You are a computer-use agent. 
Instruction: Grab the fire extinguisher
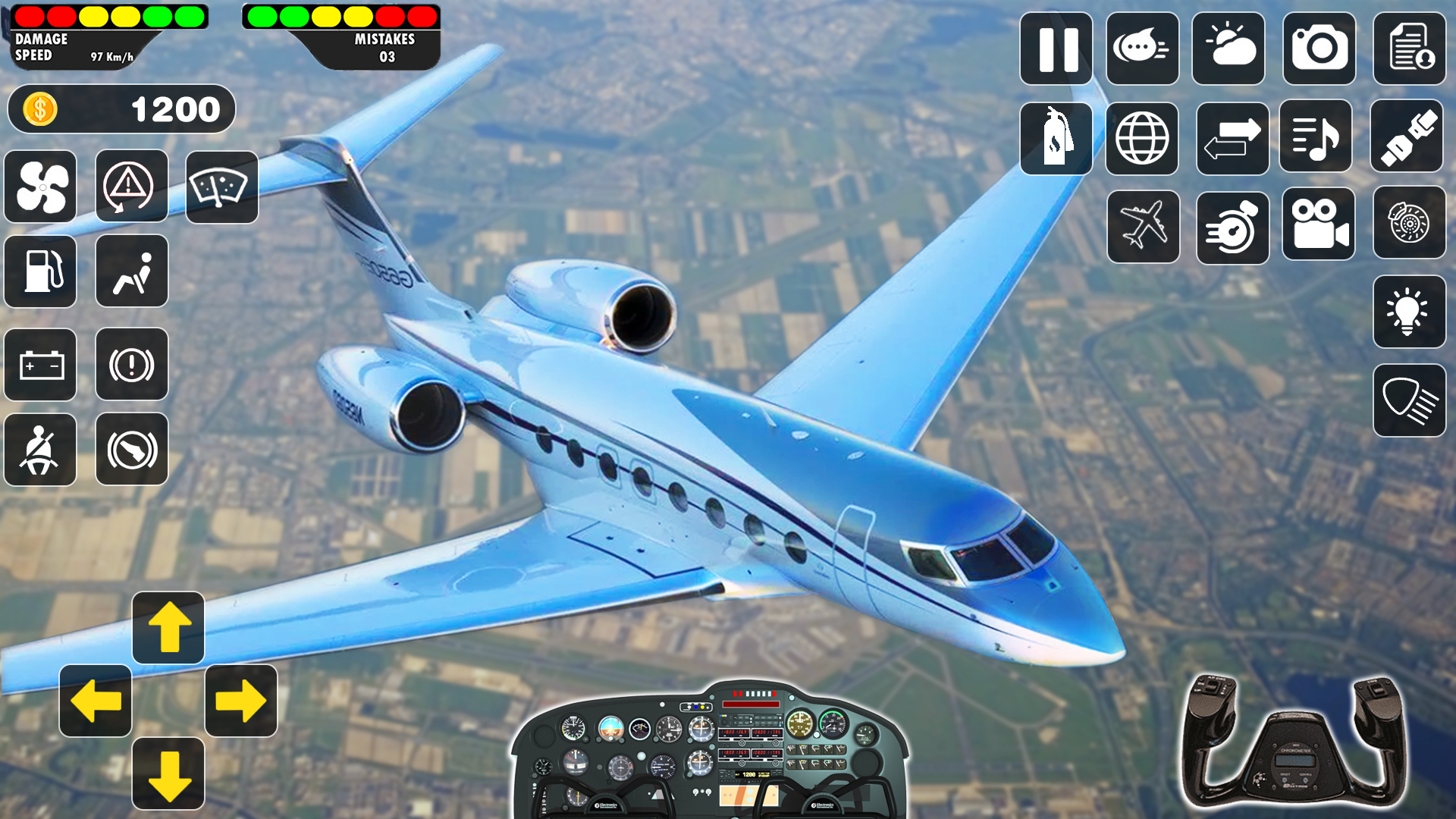pyautogui.click(x=1056, y=138)
